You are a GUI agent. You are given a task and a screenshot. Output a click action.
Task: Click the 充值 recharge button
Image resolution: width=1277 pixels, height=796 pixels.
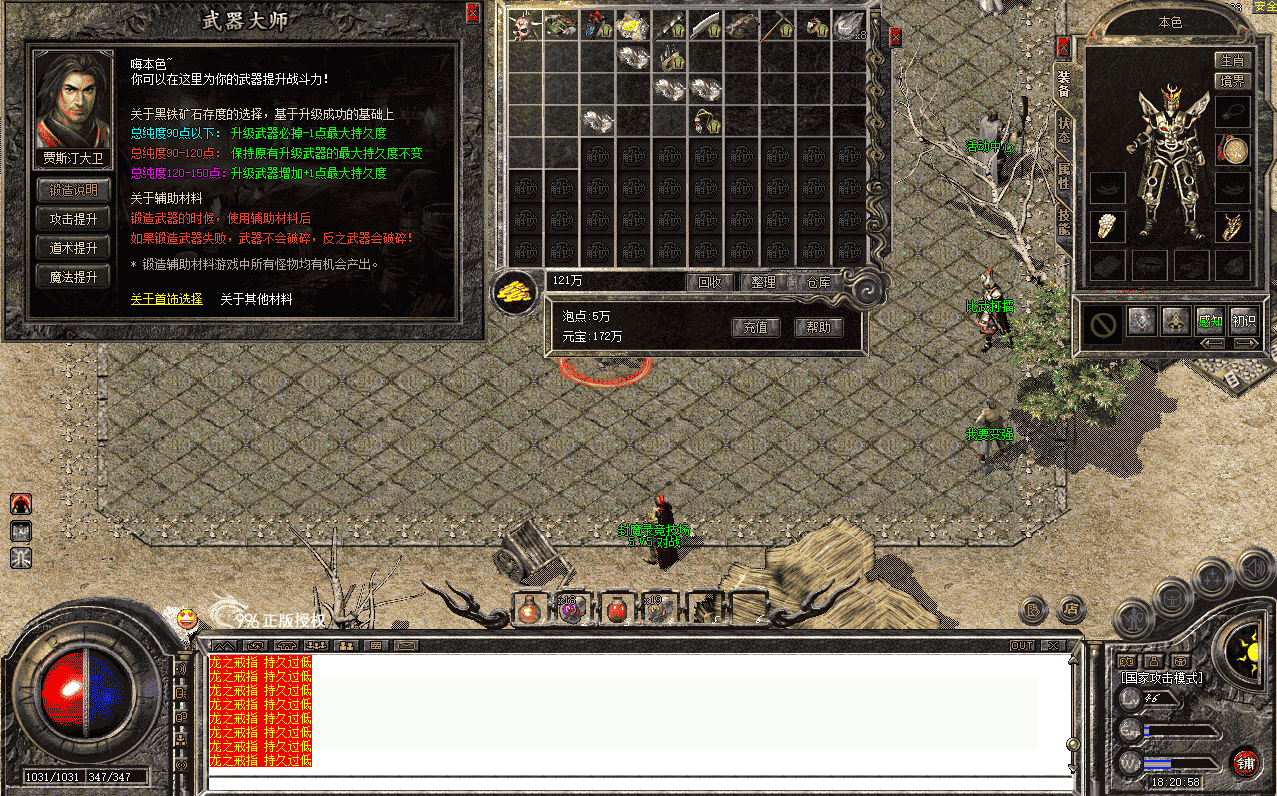[x=755, y=327]
